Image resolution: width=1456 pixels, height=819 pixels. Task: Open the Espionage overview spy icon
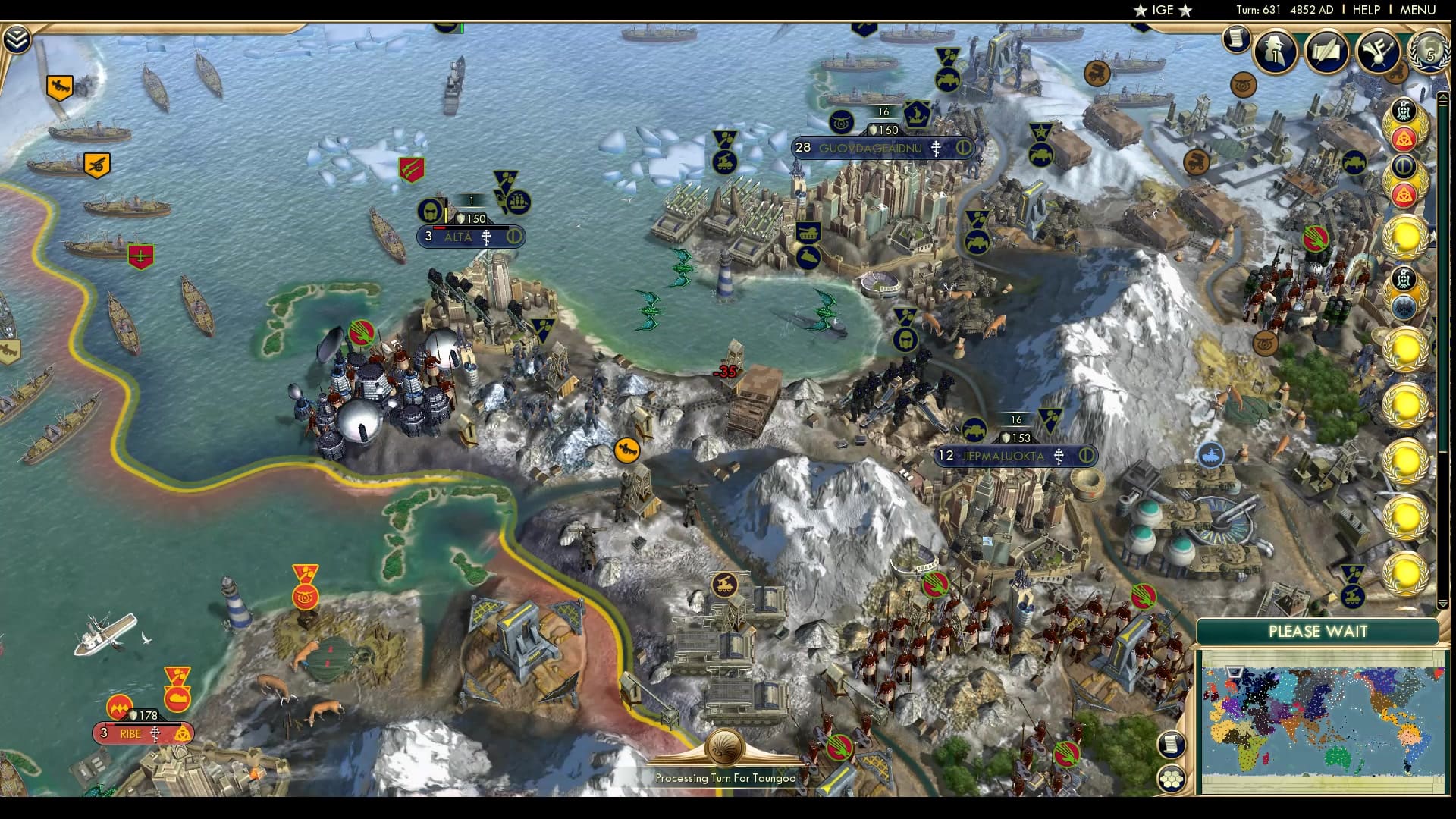1276,52
